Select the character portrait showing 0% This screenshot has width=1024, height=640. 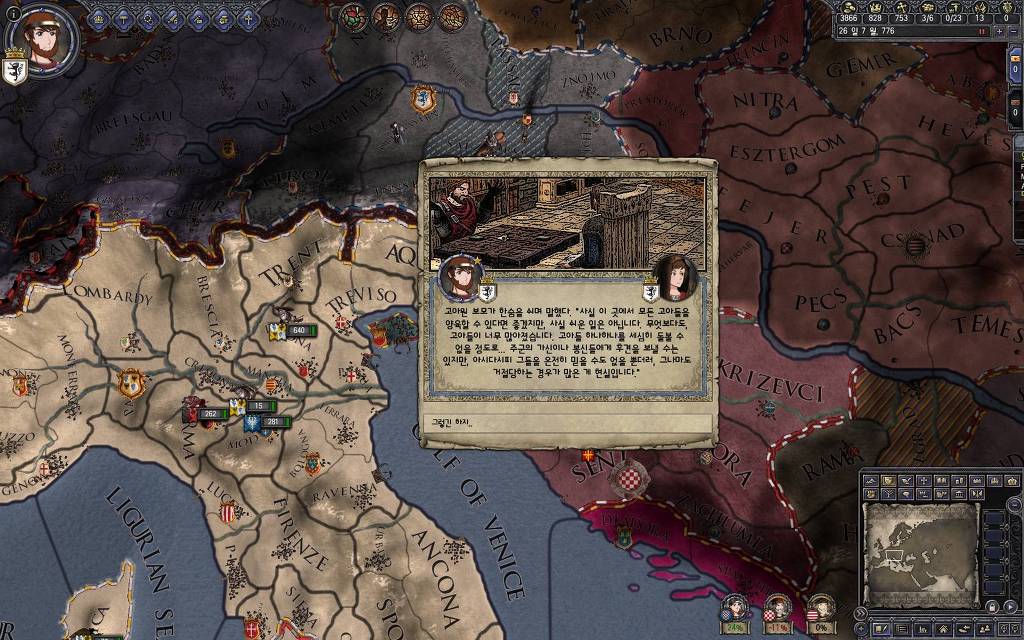(820, 607)
